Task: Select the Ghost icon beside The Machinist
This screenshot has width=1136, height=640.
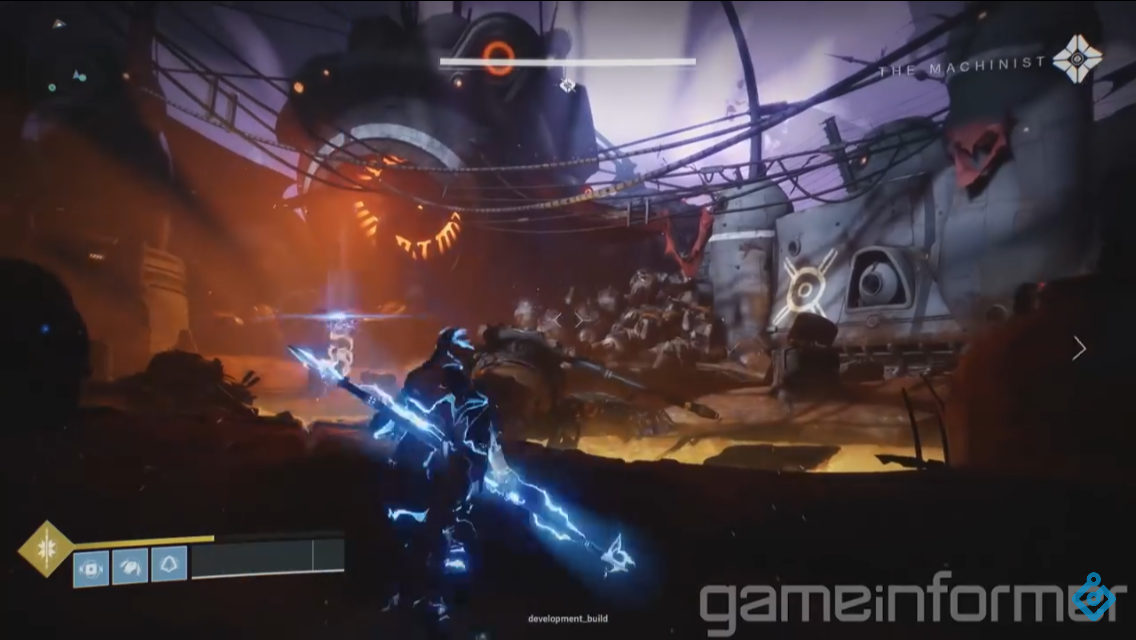Action: 1077,59
